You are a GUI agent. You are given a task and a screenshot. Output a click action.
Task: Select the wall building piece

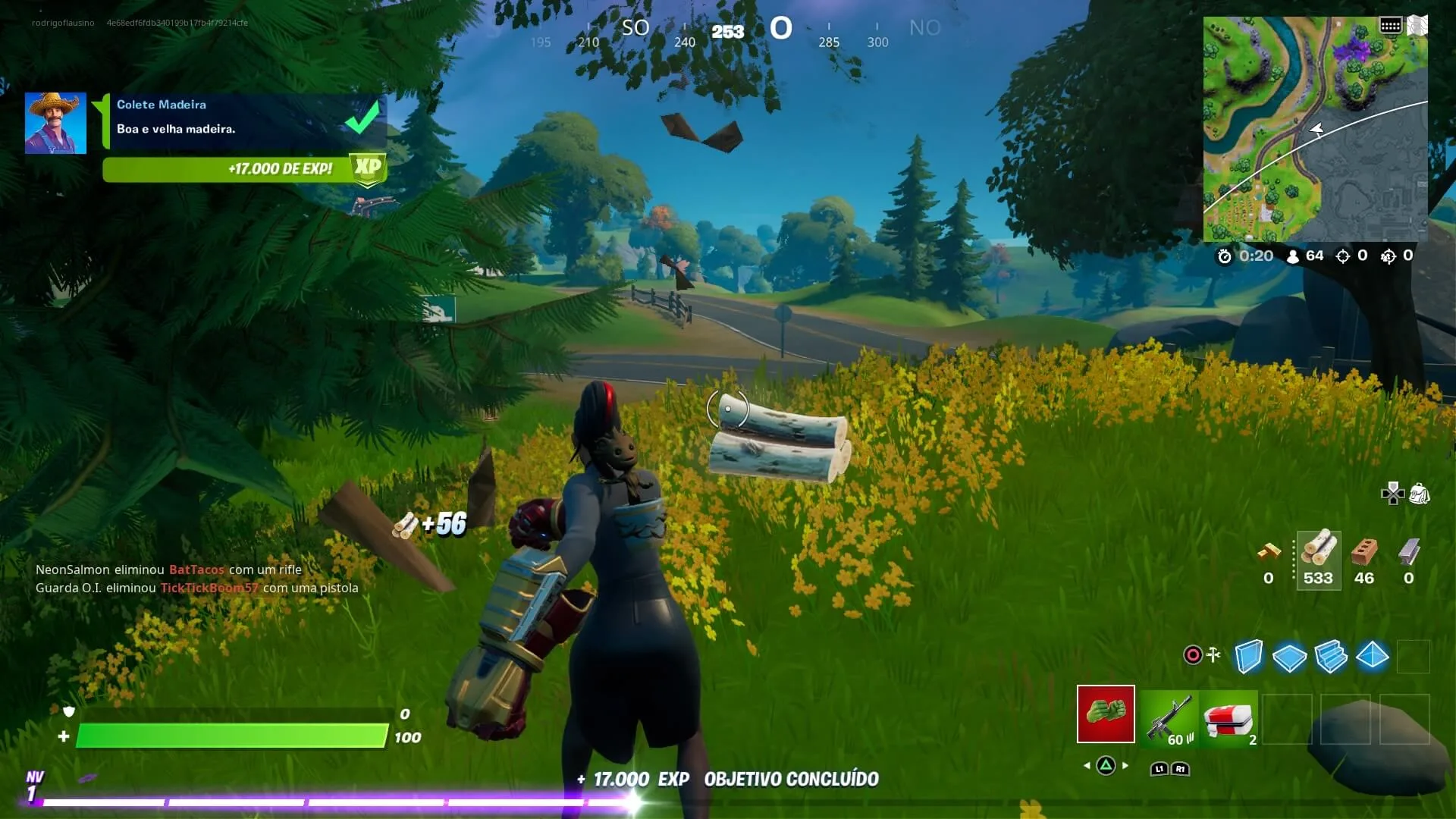tap(1248, 656)
